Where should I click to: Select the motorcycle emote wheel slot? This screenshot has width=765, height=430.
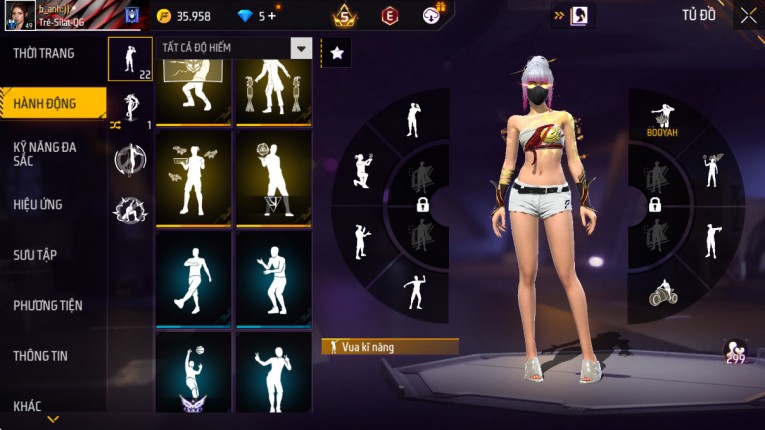click(x=661, y=292)
